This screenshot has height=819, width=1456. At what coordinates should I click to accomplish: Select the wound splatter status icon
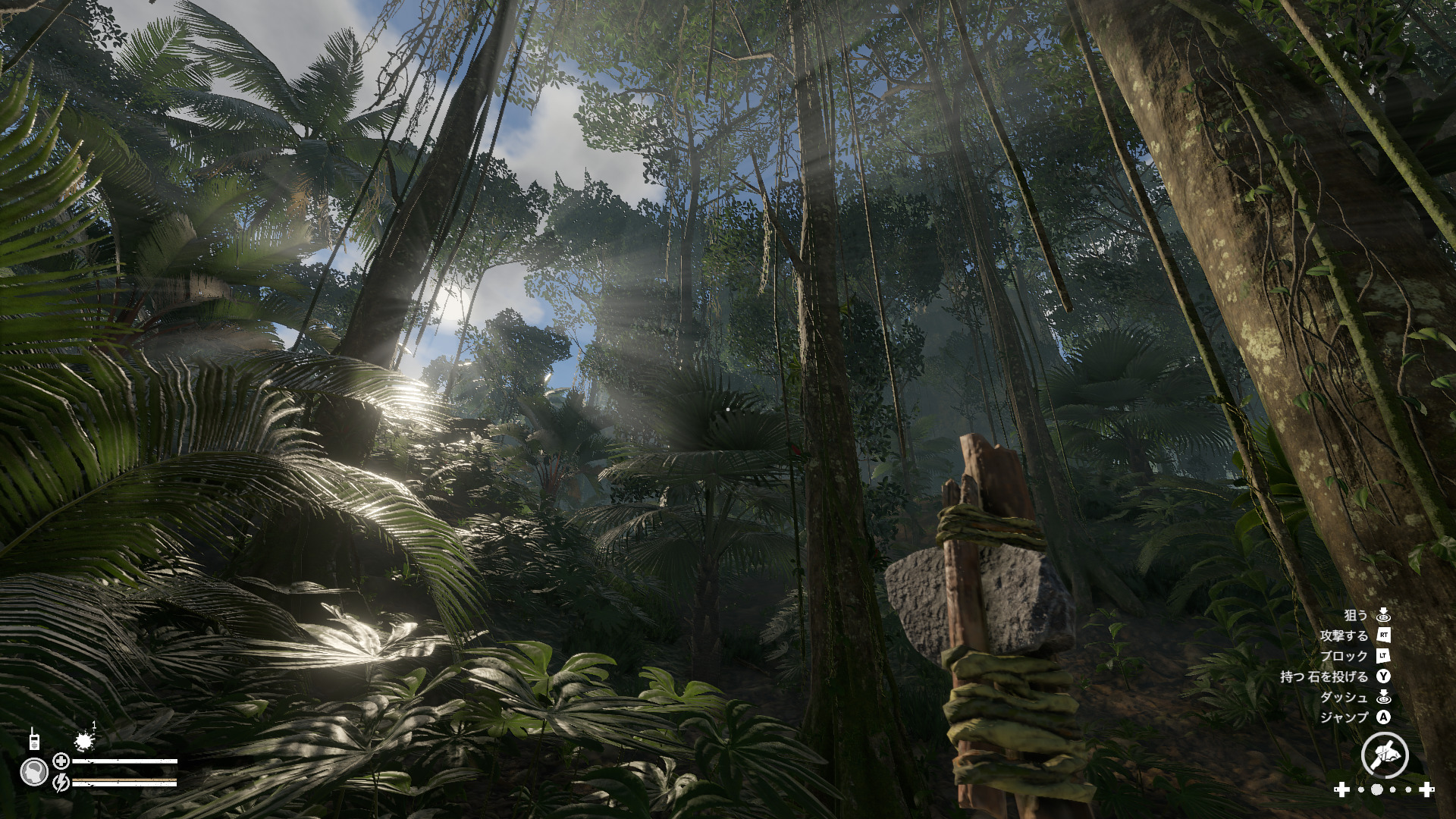[84, 741]
